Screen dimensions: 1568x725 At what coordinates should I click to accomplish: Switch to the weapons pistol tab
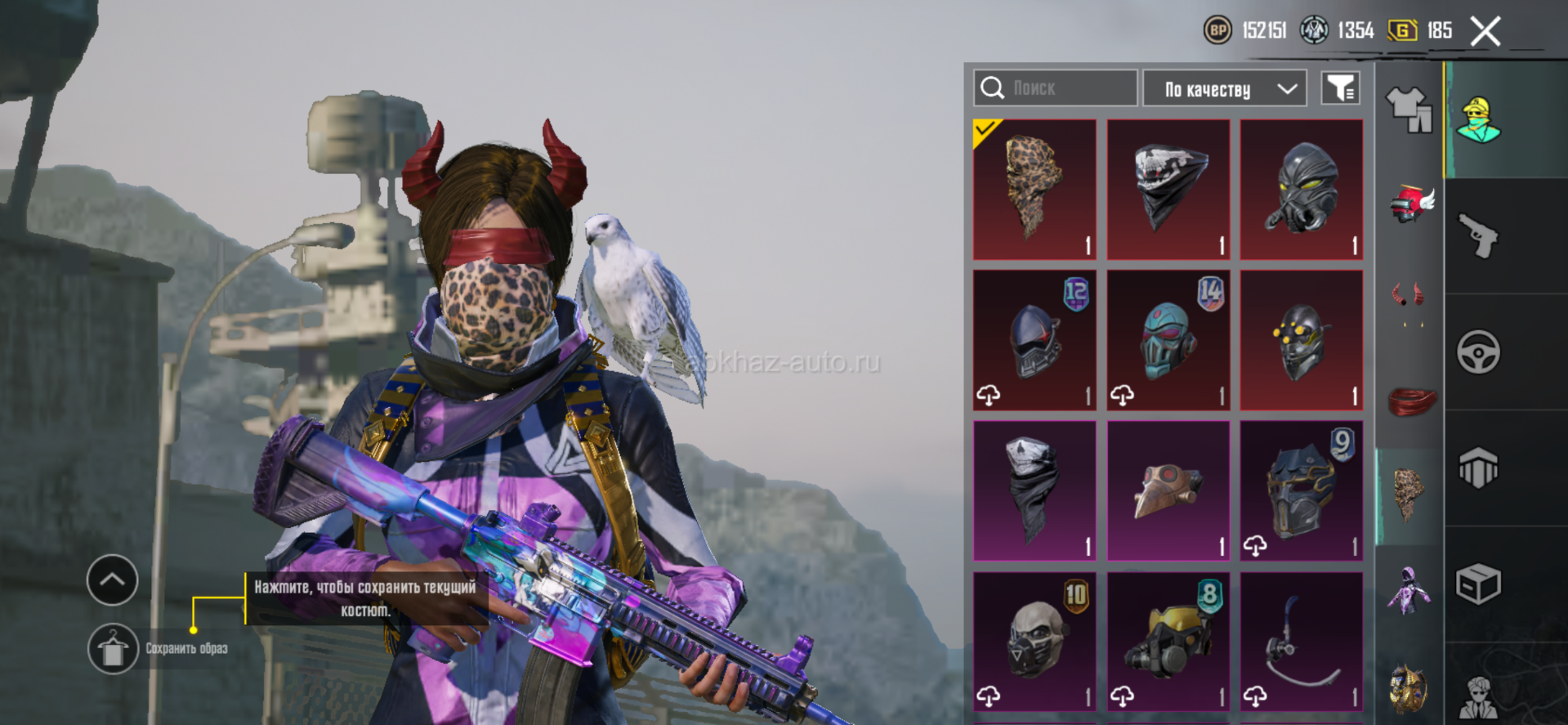click(1478, 236)
